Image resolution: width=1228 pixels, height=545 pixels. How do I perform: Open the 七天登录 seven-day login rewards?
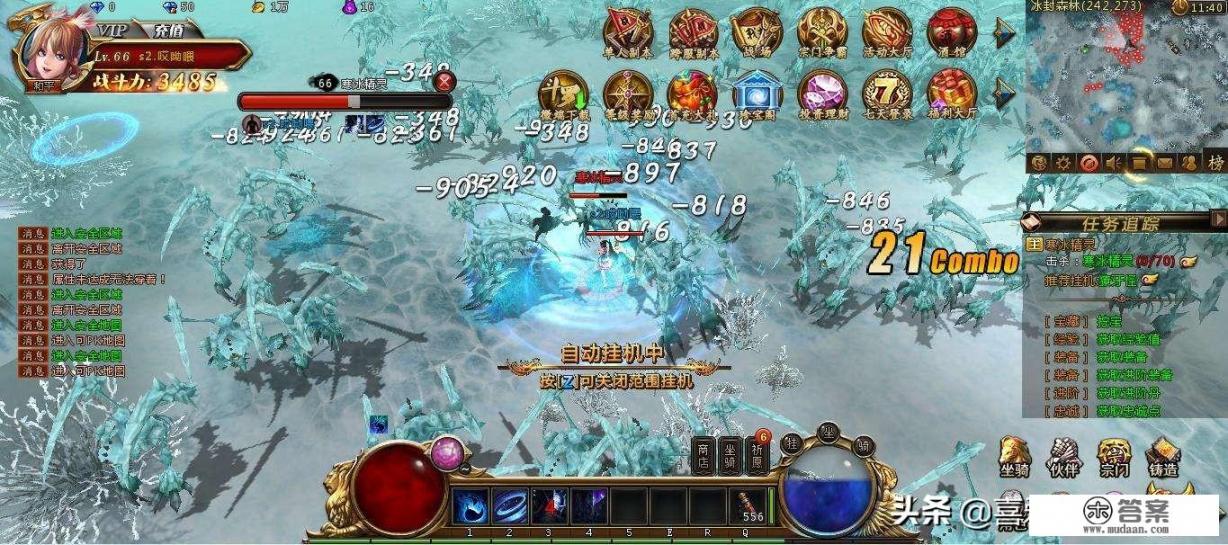(886, 94)
